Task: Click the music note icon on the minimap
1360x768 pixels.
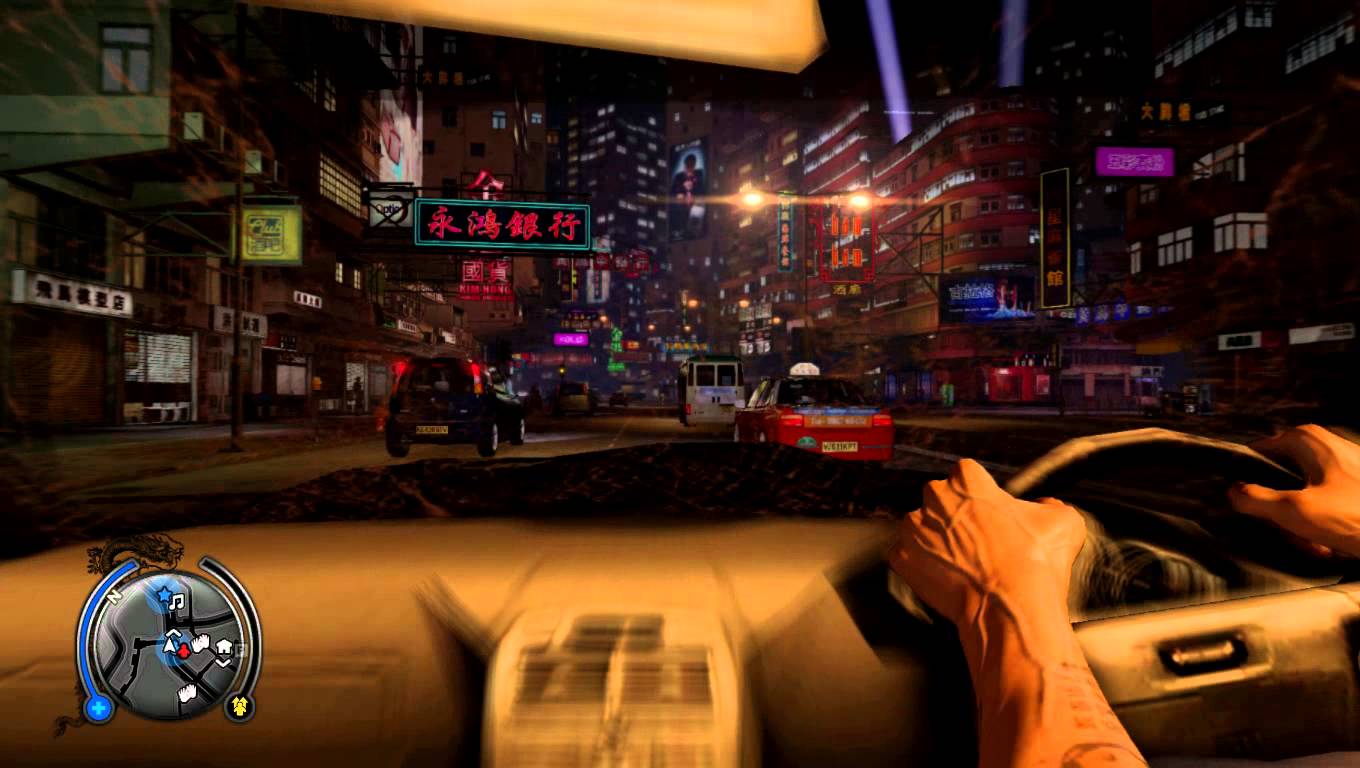Action: [x=176, y=602]
